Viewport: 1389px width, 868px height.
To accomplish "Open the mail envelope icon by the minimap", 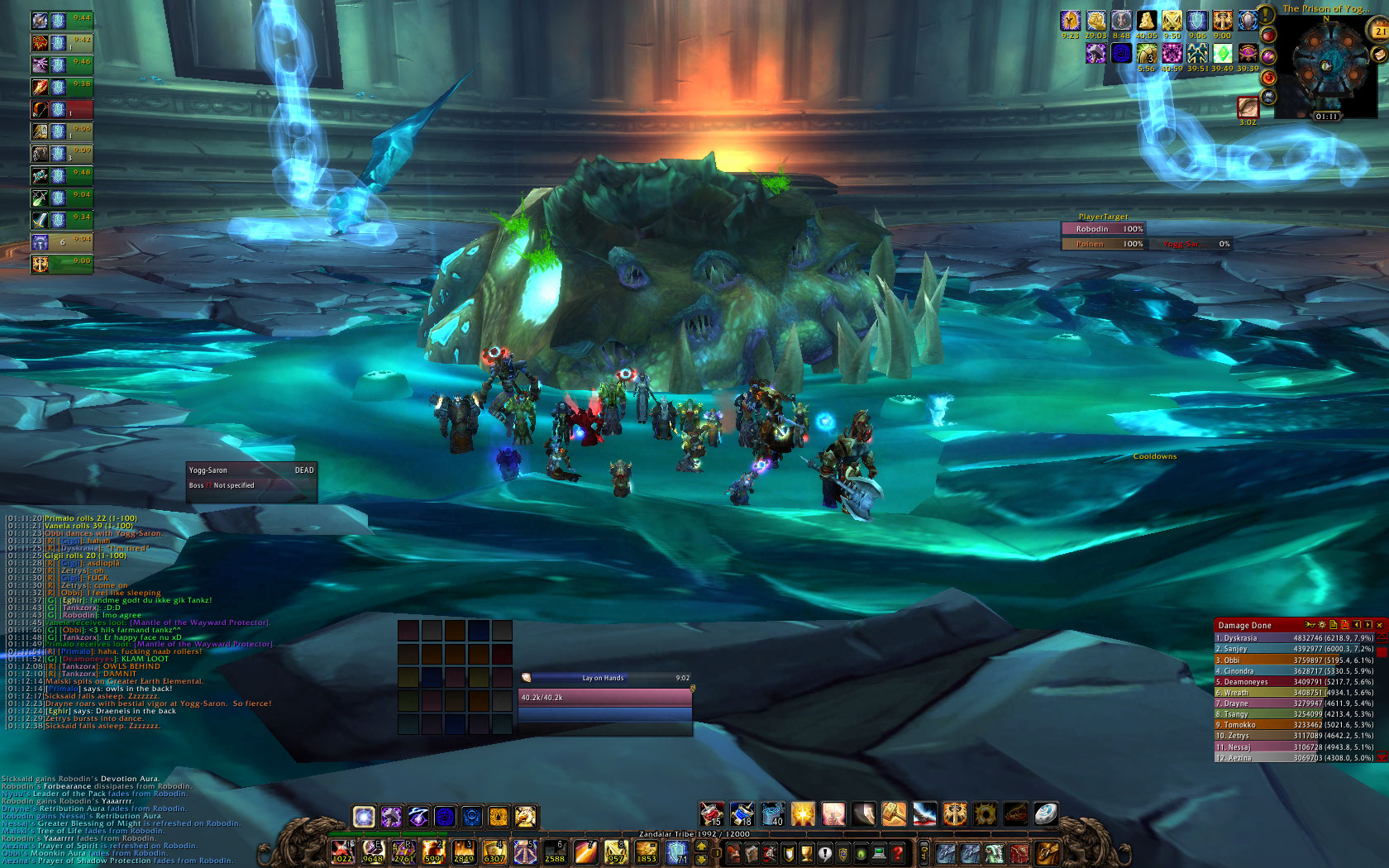I will 1378,55.
